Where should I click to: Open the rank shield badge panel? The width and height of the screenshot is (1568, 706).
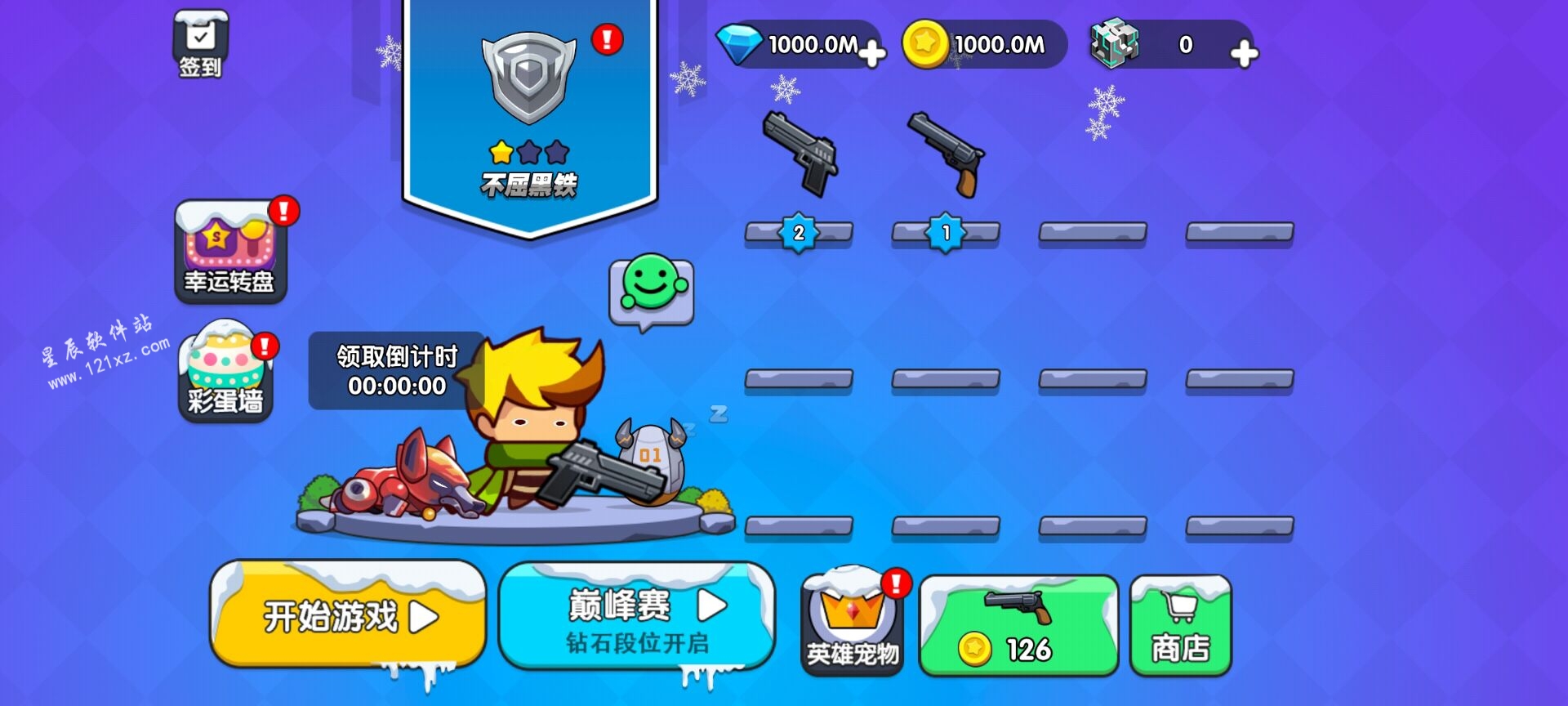coord(529,114)
